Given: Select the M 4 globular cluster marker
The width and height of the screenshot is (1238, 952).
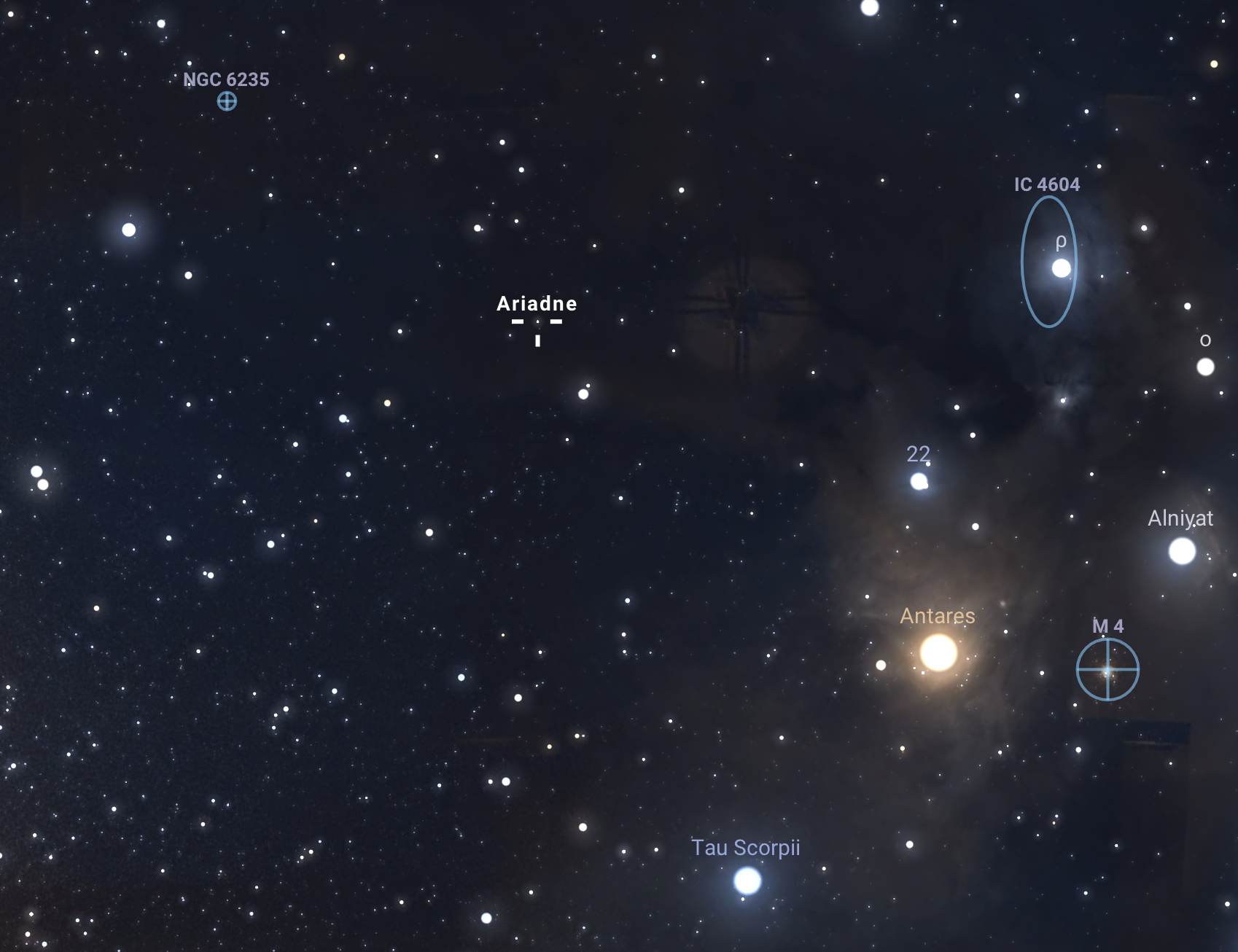Looking at the screenshot, I should pos(1107,669).
